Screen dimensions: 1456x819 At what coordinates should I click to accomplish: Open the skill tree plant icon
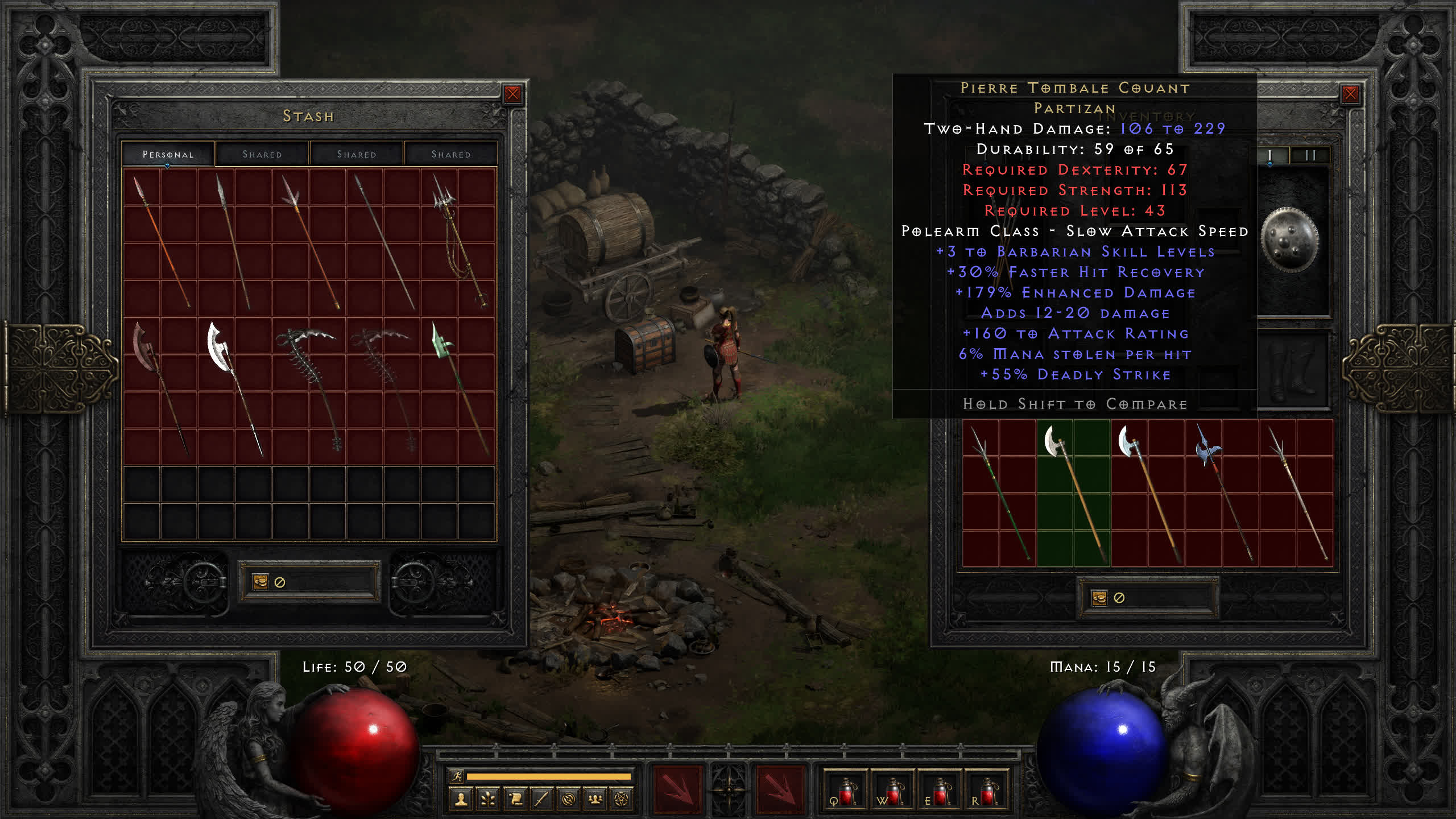pos(488,800)
